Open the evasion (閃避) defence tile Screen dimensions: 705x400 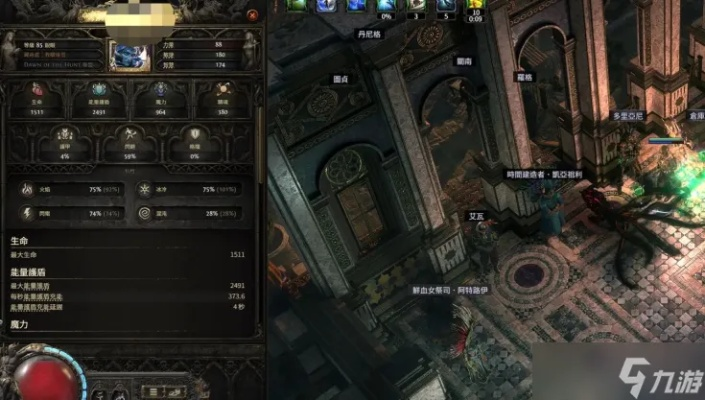coord(129,145)
